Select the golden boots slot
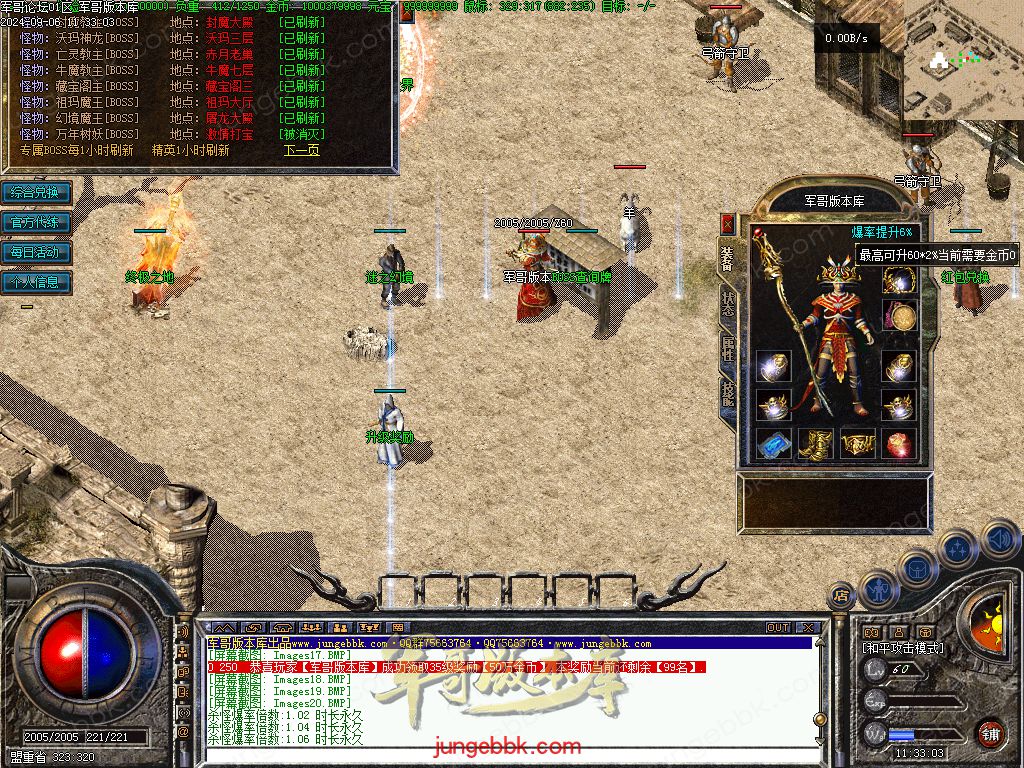 tap(815, 444)
